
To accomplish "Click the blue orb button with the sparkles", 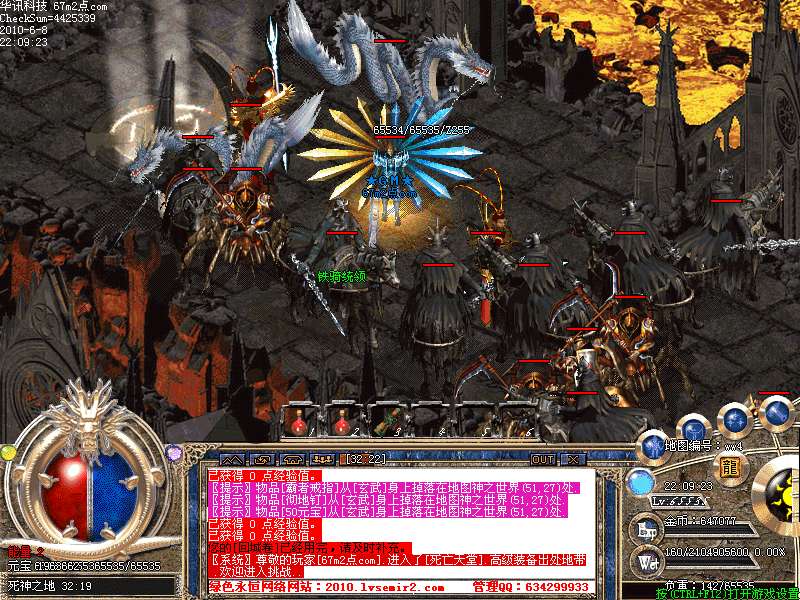I will (735, 418).
